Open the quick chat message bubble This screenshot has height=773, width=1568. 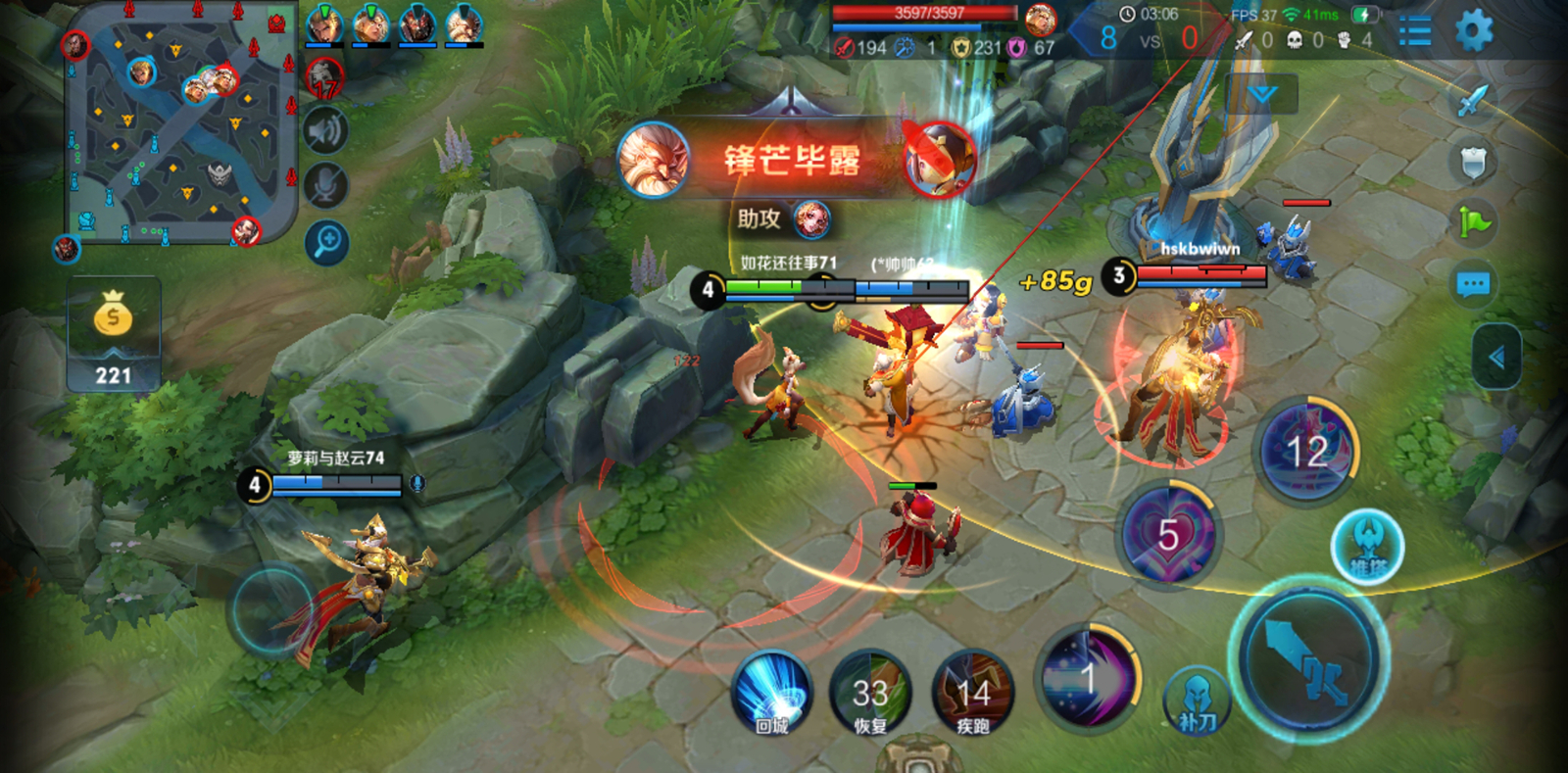[x=1473, y=285]
